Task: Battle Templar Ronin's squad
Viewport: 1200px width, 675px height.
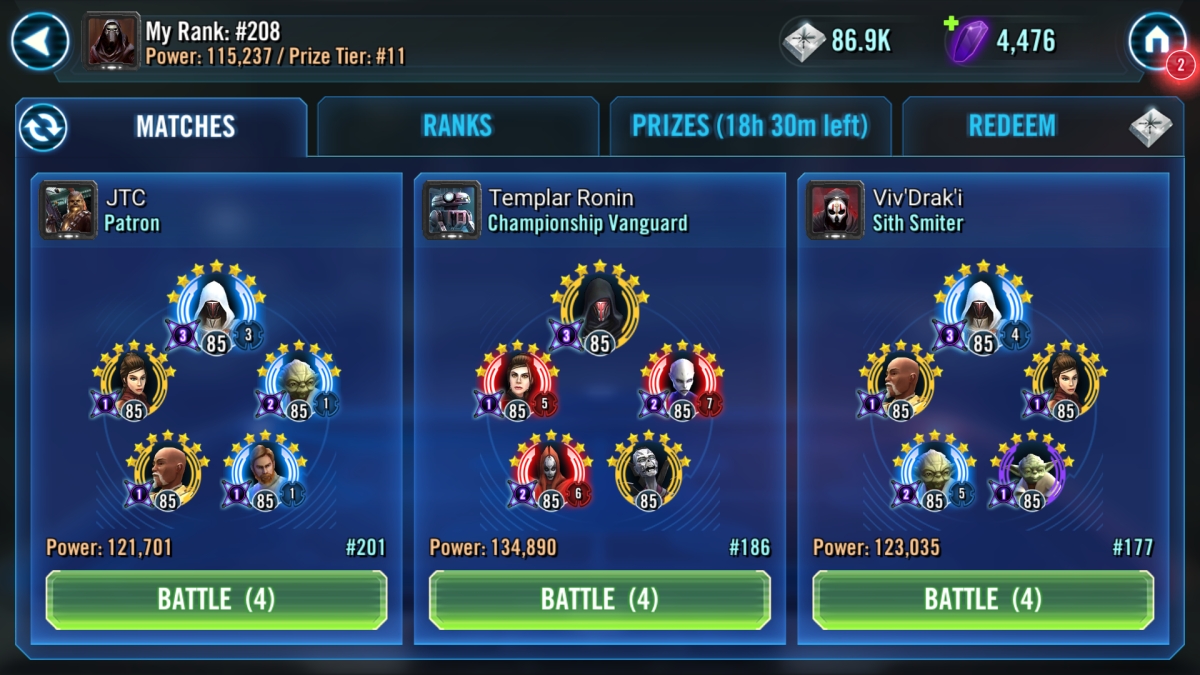Action: pos(599,599)
